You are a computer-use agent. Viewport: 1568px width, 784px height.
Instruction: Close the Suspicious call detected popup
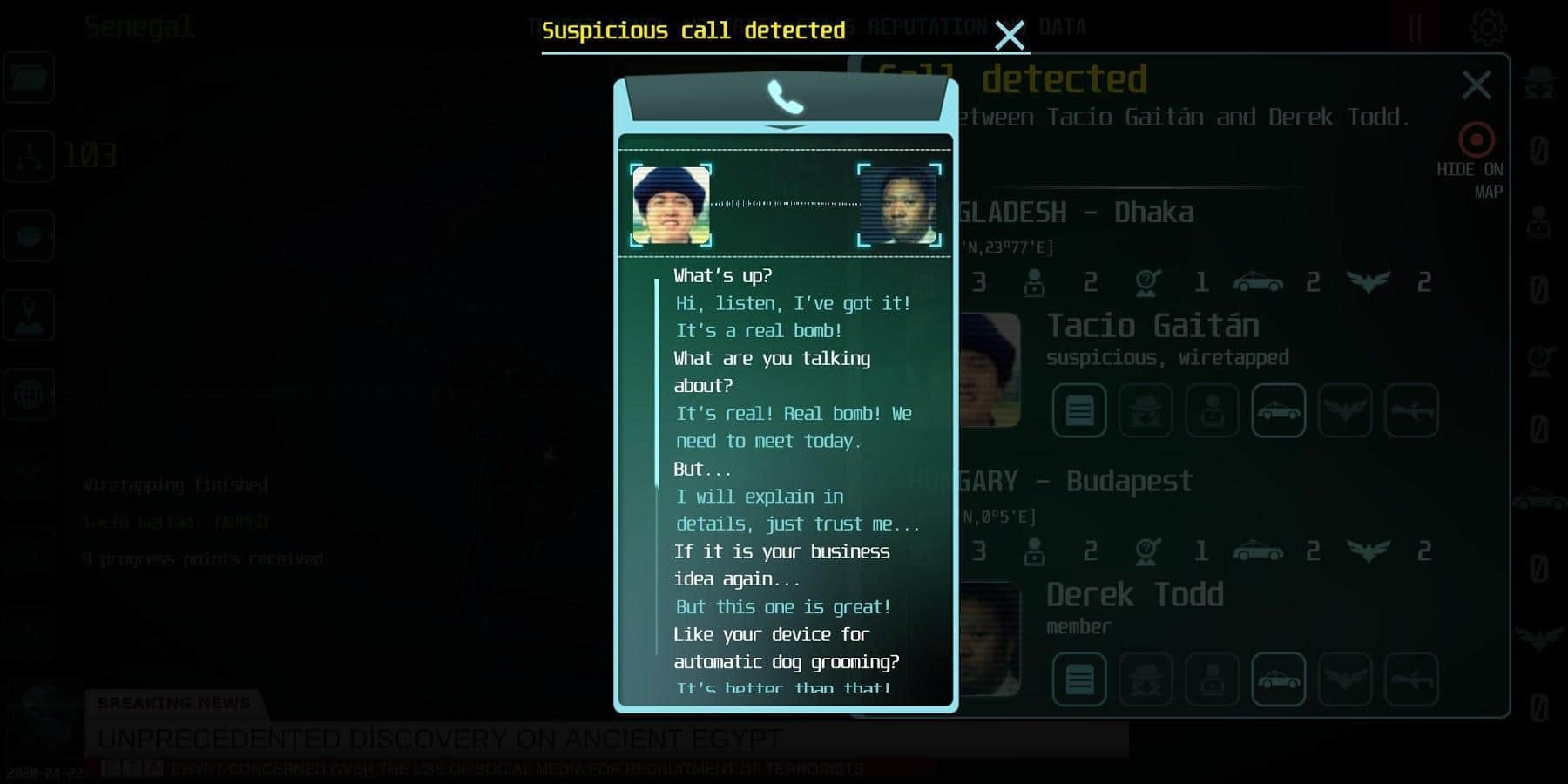[x=1010, y=36]
